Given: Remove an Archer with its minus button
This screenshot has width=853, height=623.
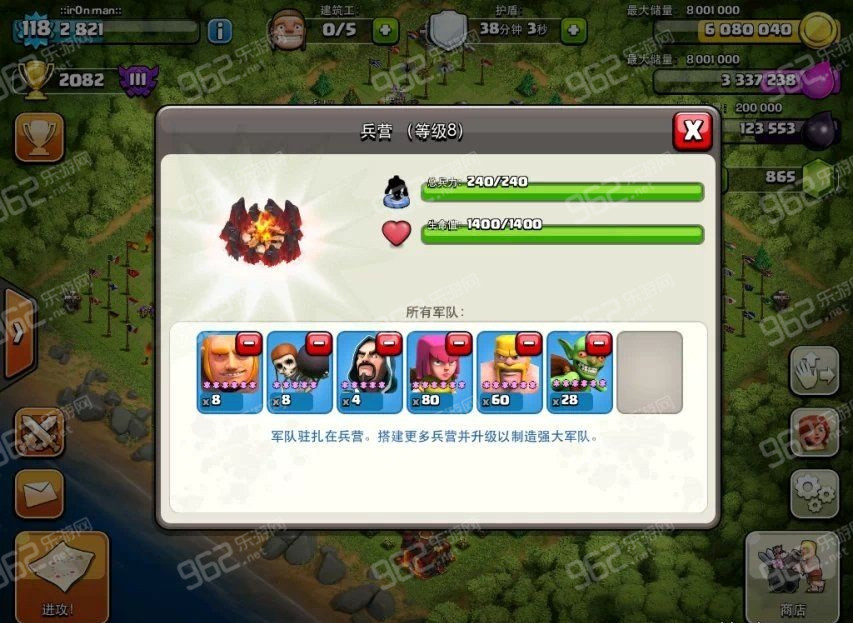Looking at the screenshot, I should pos(459,344).
